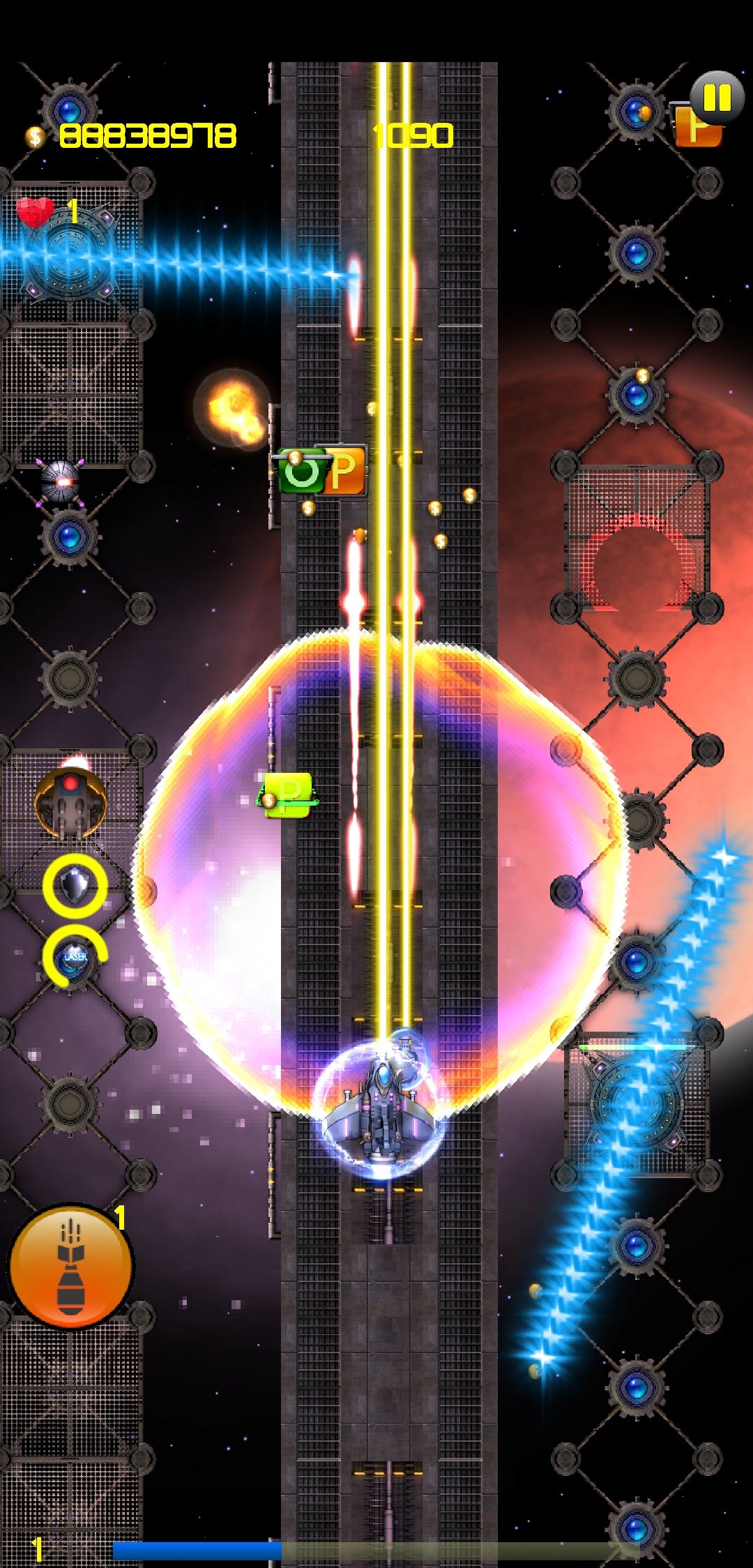Screen dimensions: 753x1568
Task: Trigger the Laser ability icon
Action: (x=75, y=956)
